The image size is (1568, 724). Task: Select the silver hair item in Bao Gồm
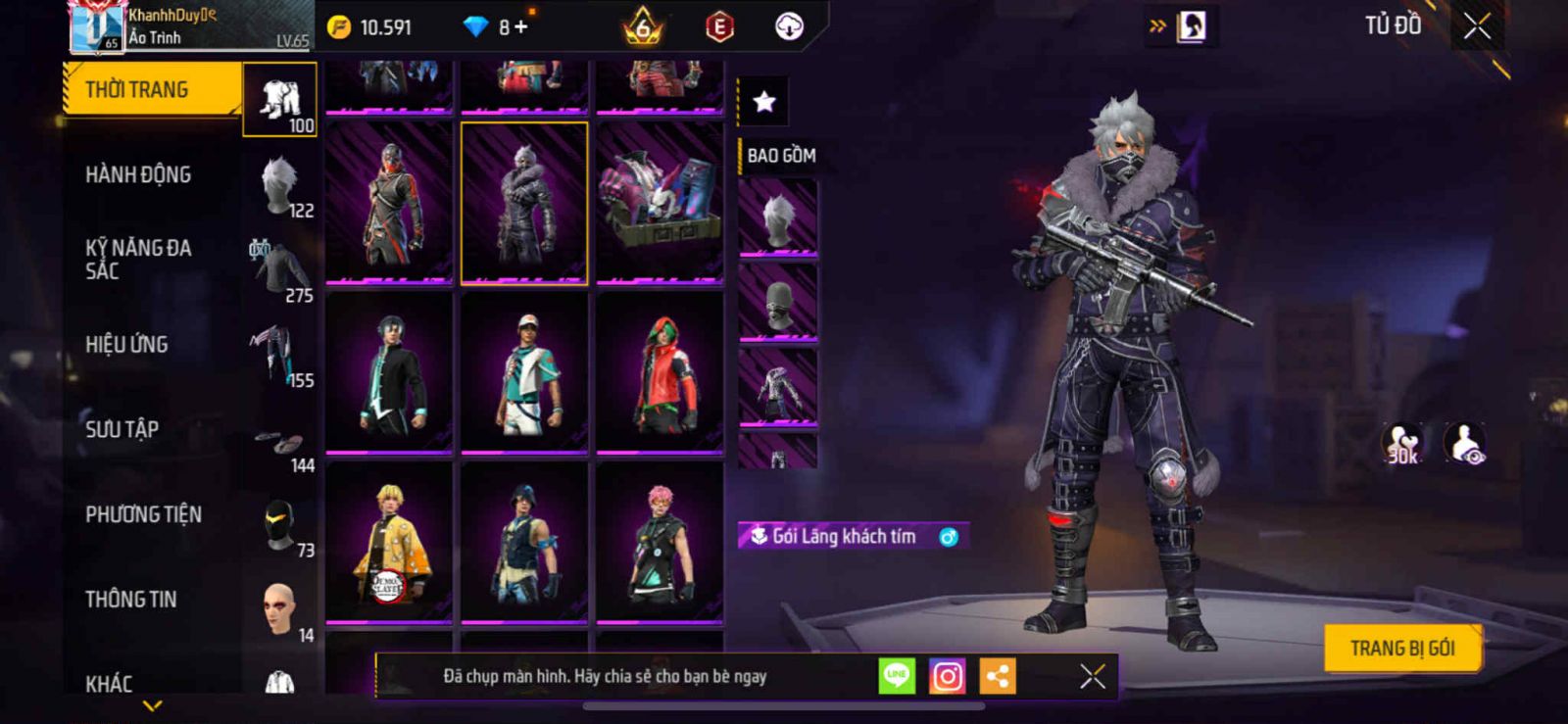pyautogui.click(x=778, y=217)
